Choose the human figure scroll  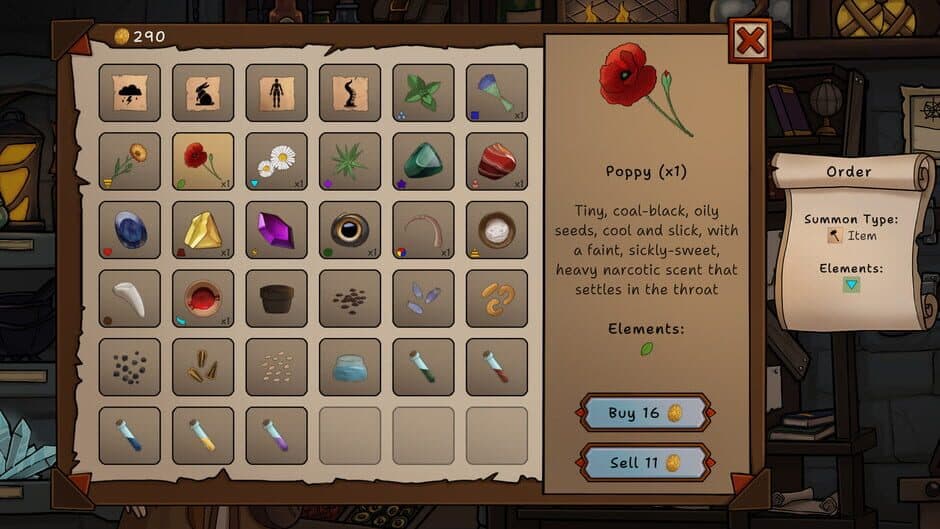[x=277, y=93]
